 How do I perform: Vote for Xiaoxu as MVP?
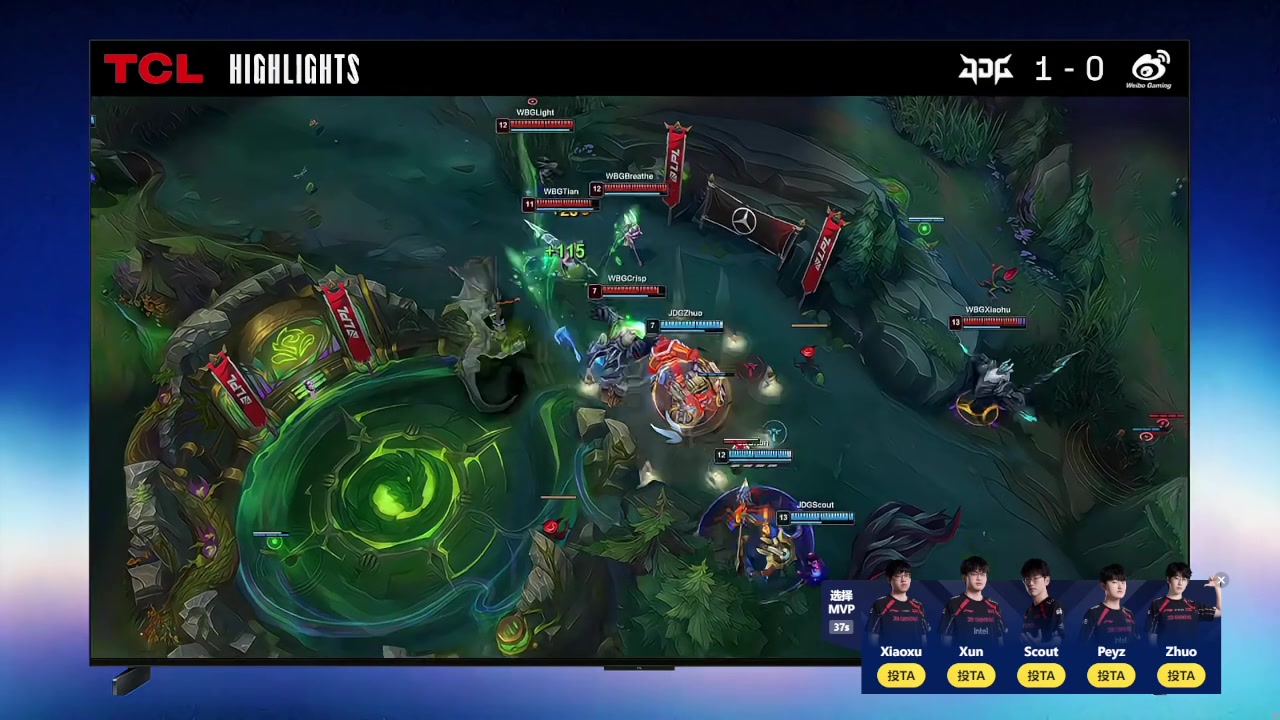click(901, 676)
